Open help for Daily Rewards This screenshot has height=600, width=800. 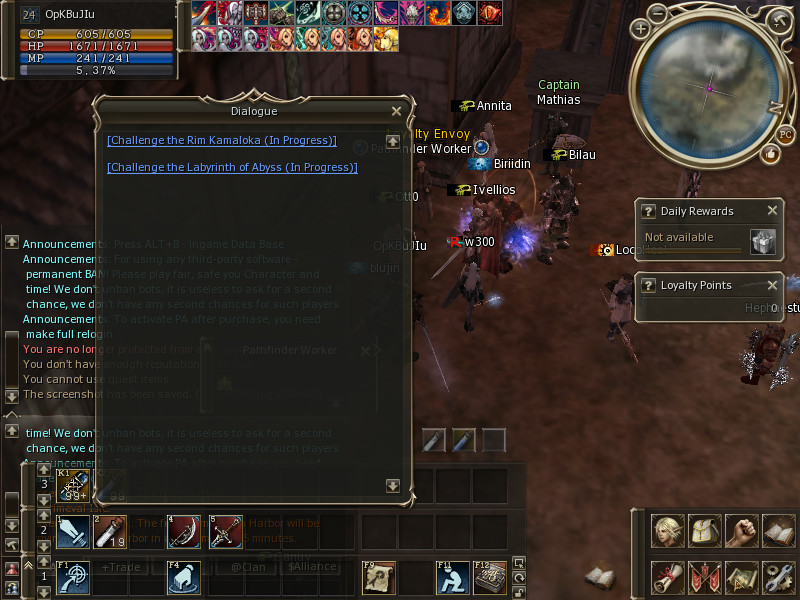click(x=648, y=212)
